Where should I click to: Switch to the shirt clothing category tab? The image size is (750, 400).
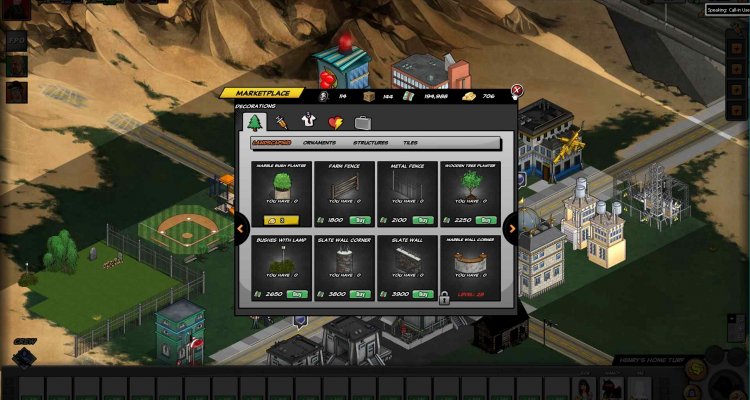[x=309, y=122]
